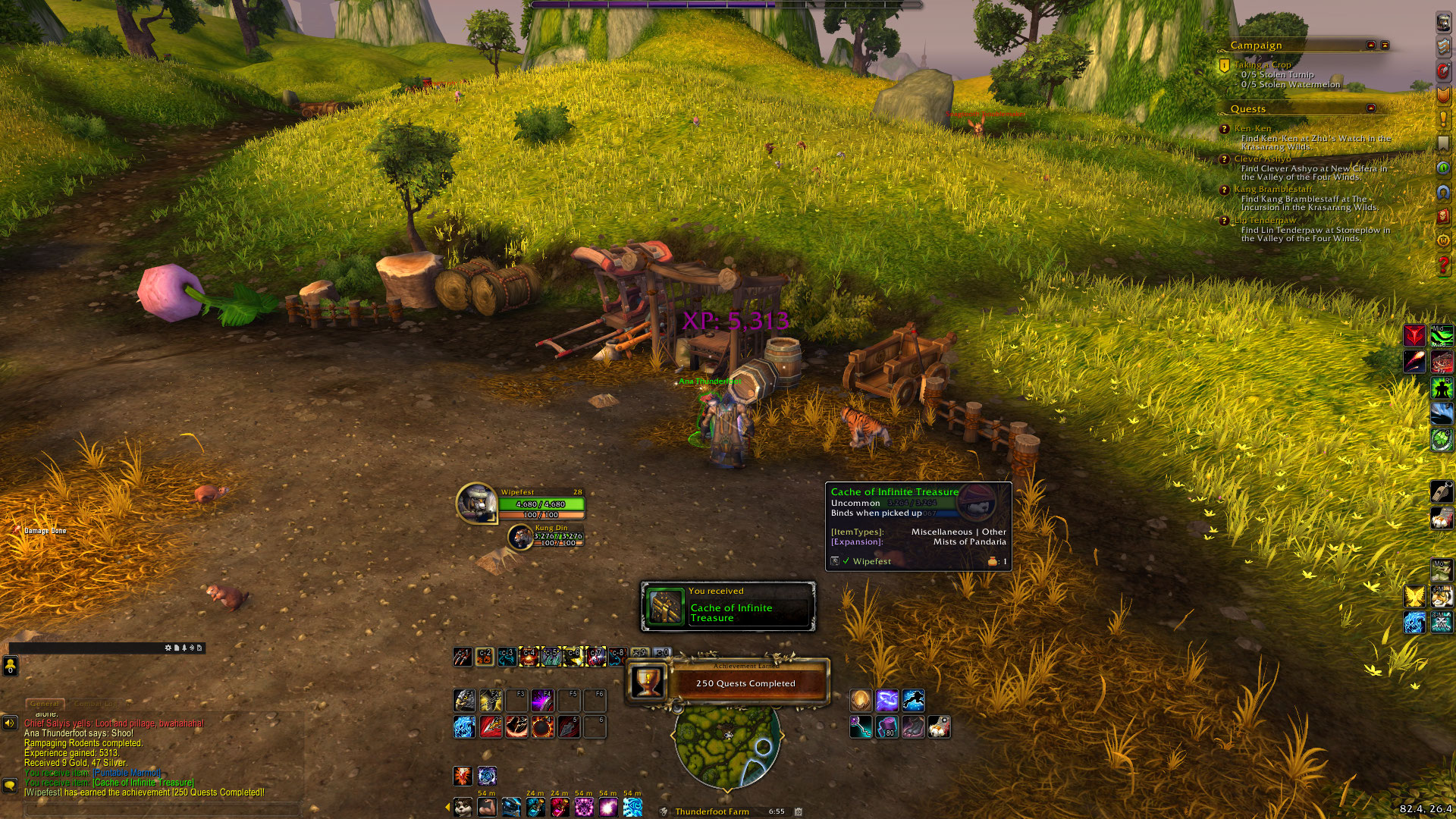Open the Ken-Ken quest entry
Image resolution: width=1456 pixels, height=819 pixels.
pyautogui.click(x=1252, y=129)
